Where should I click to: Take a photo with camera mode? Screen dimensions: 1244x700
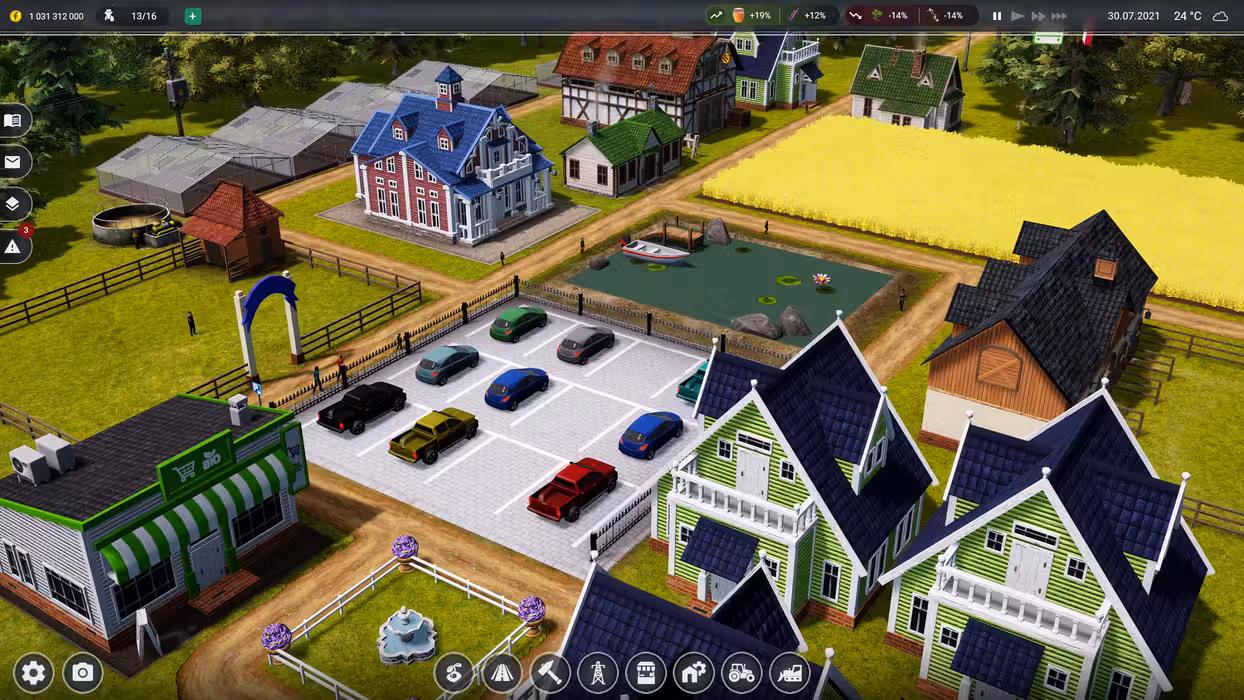pos(83,673)
